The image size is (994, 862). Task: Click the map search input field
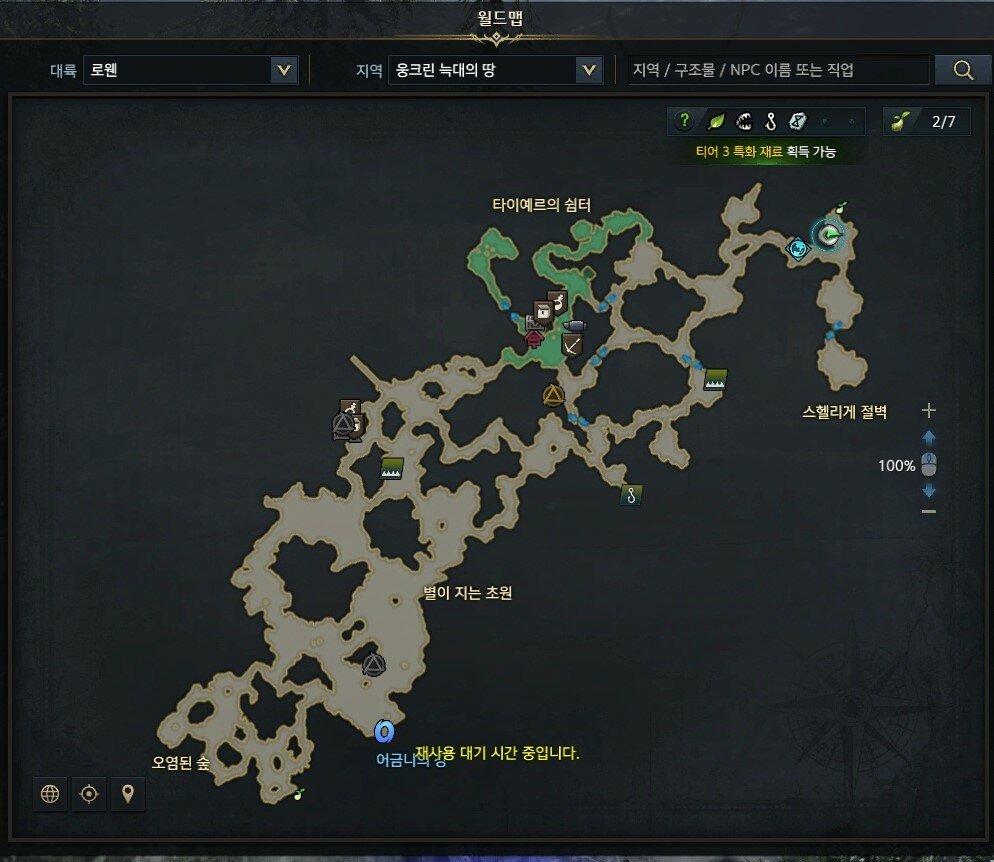(x=778, y=70)
